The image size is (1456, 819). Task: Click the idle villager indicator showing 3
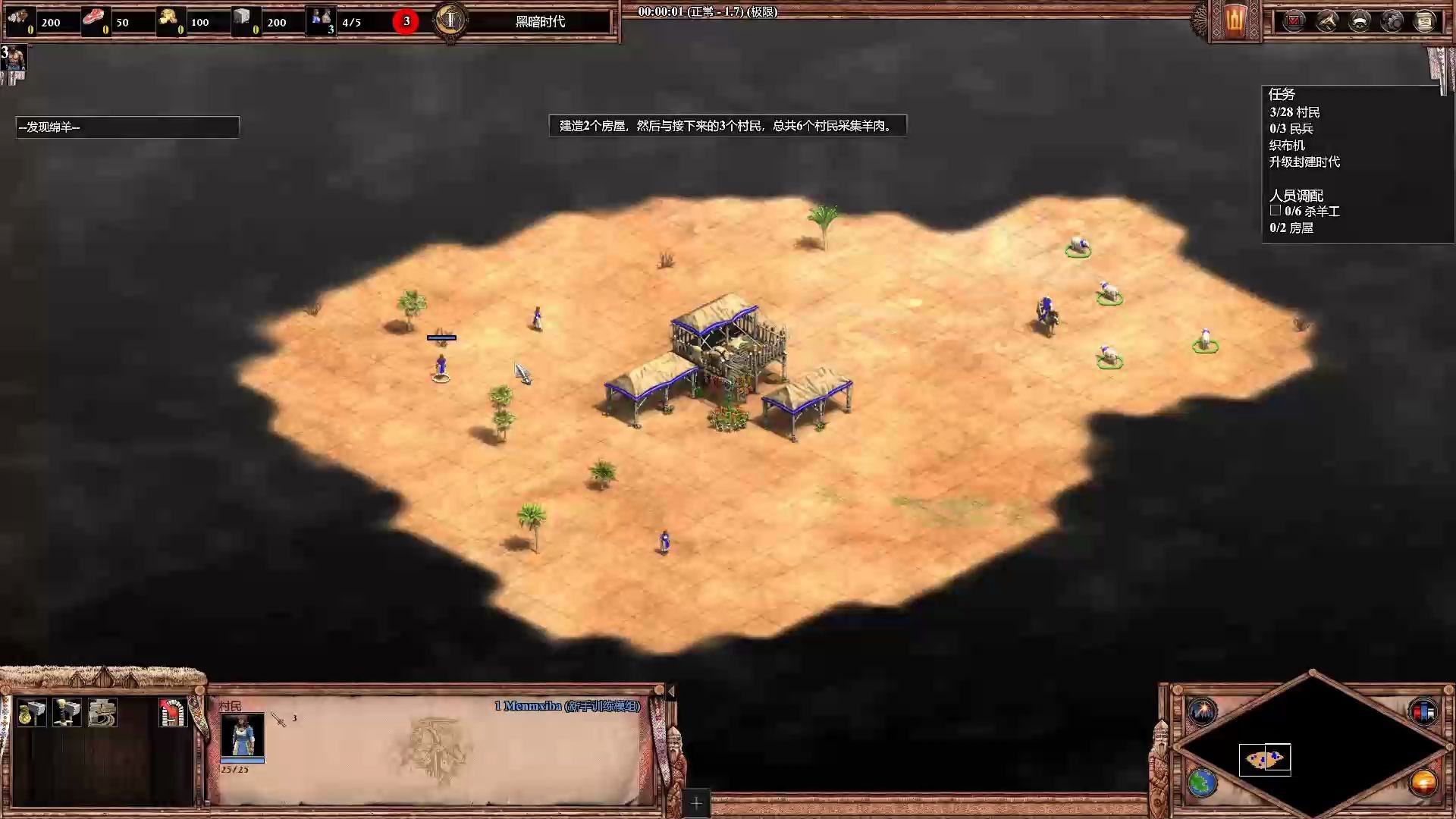click(14, 58)
